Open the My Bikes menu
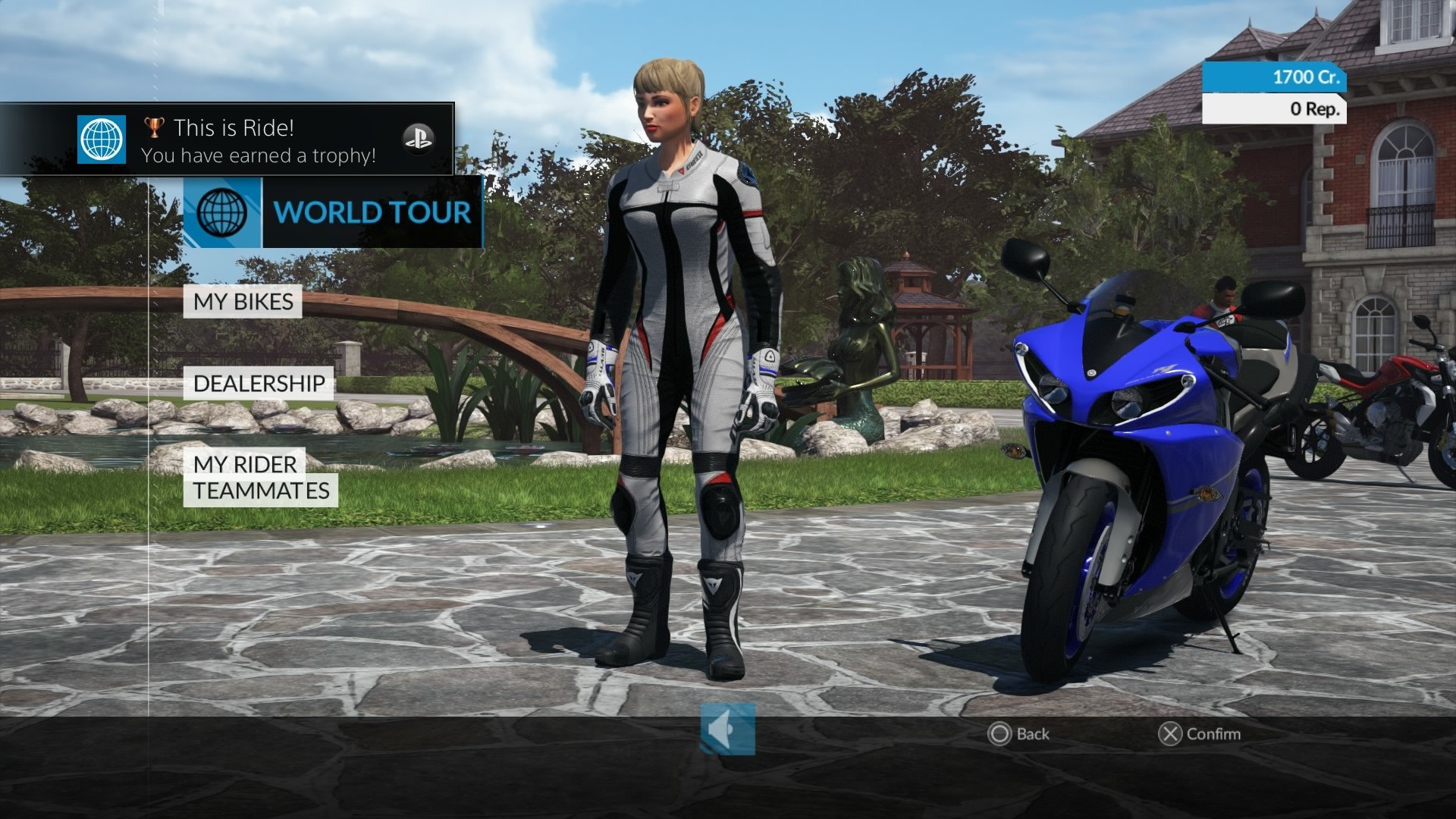The image size is (1456, 819). 243,302
